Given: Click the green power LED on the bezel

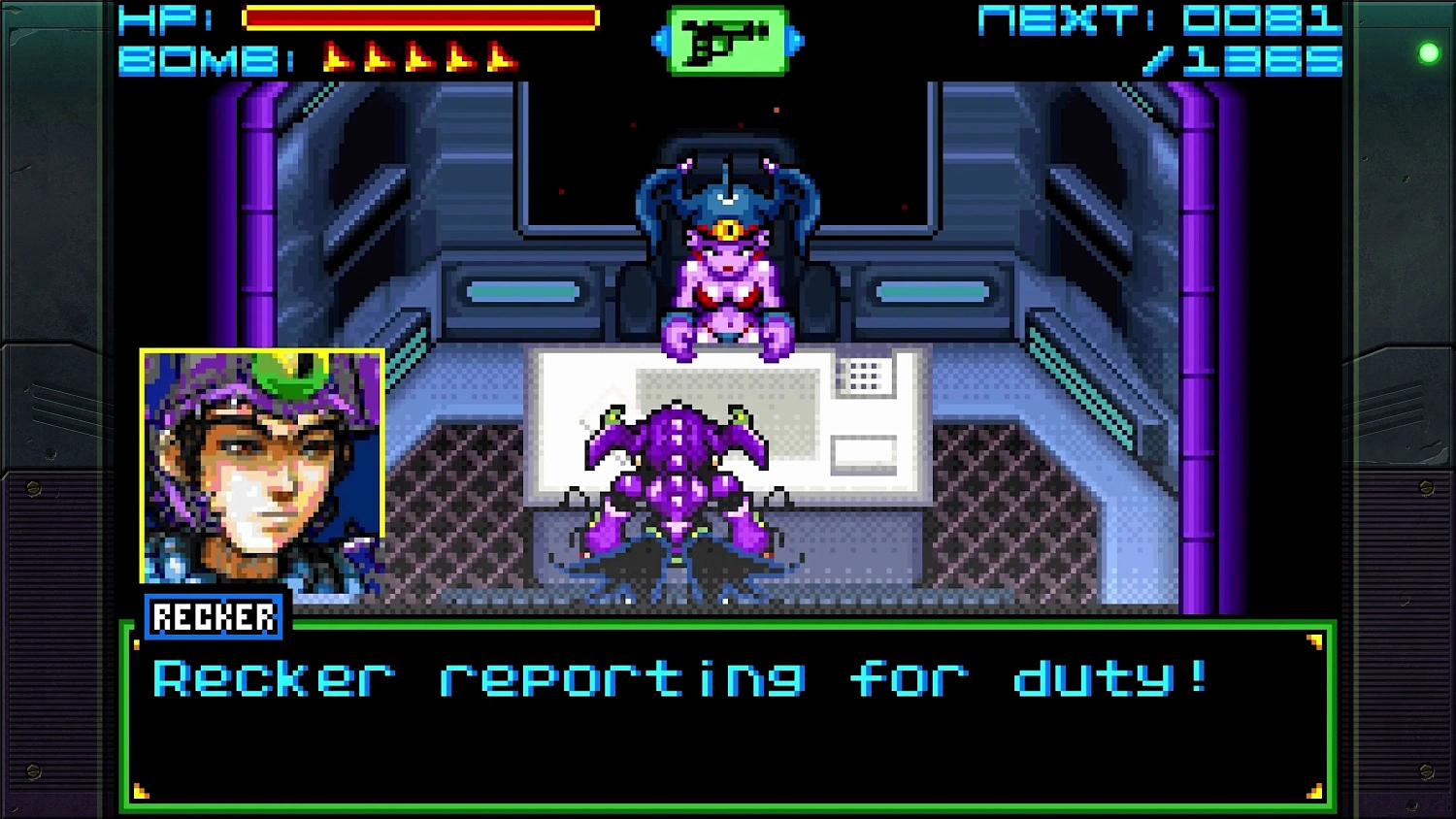Looking at the screenshot, I should tap(1428, 52).
